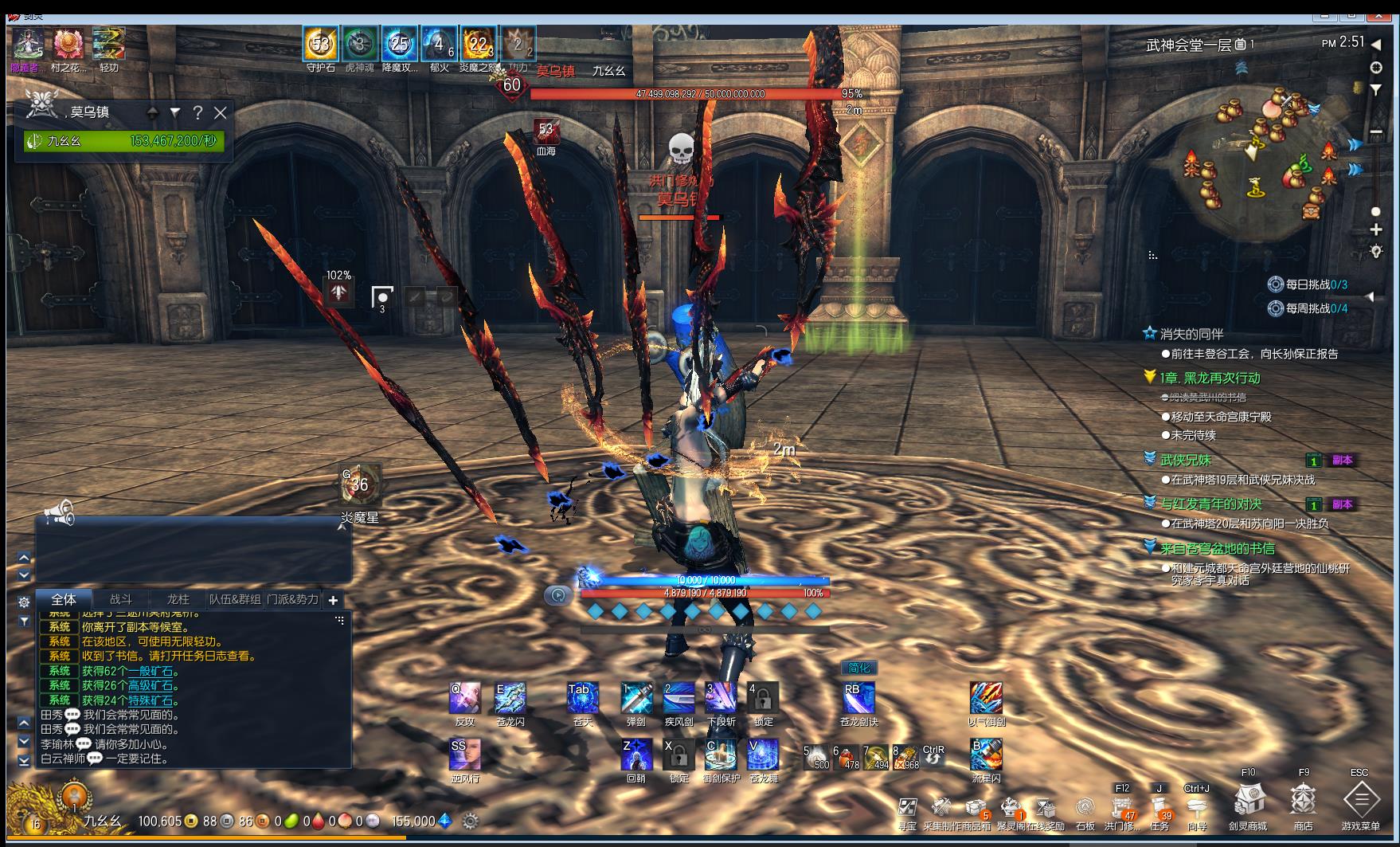Close the 莫乌镇 damage meter panel
The width and height of the screenshot is (1400, 847).
(221, 113)
